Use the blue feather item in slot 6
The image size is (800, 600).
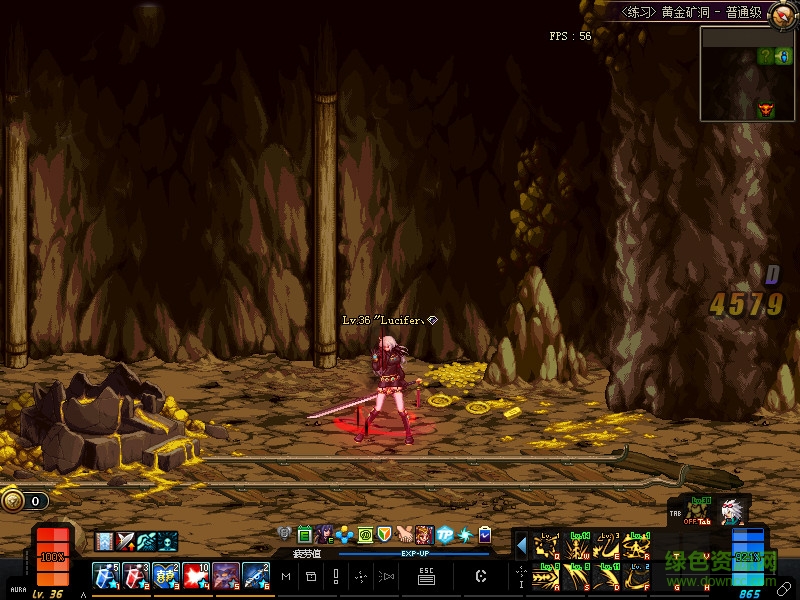255,575
